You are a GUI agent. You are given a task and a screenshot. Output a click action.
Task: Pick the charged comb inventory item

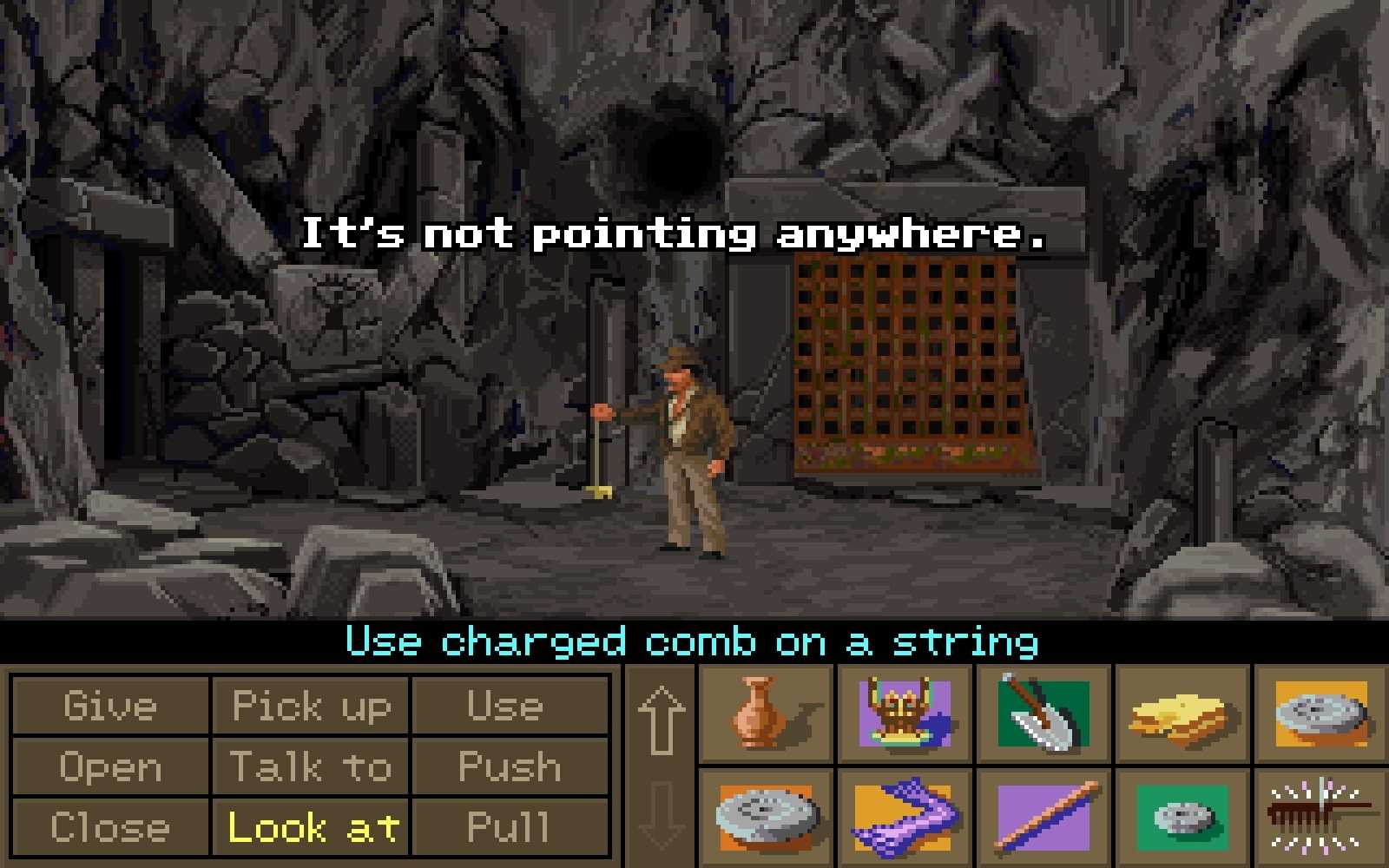[1319, 816]
